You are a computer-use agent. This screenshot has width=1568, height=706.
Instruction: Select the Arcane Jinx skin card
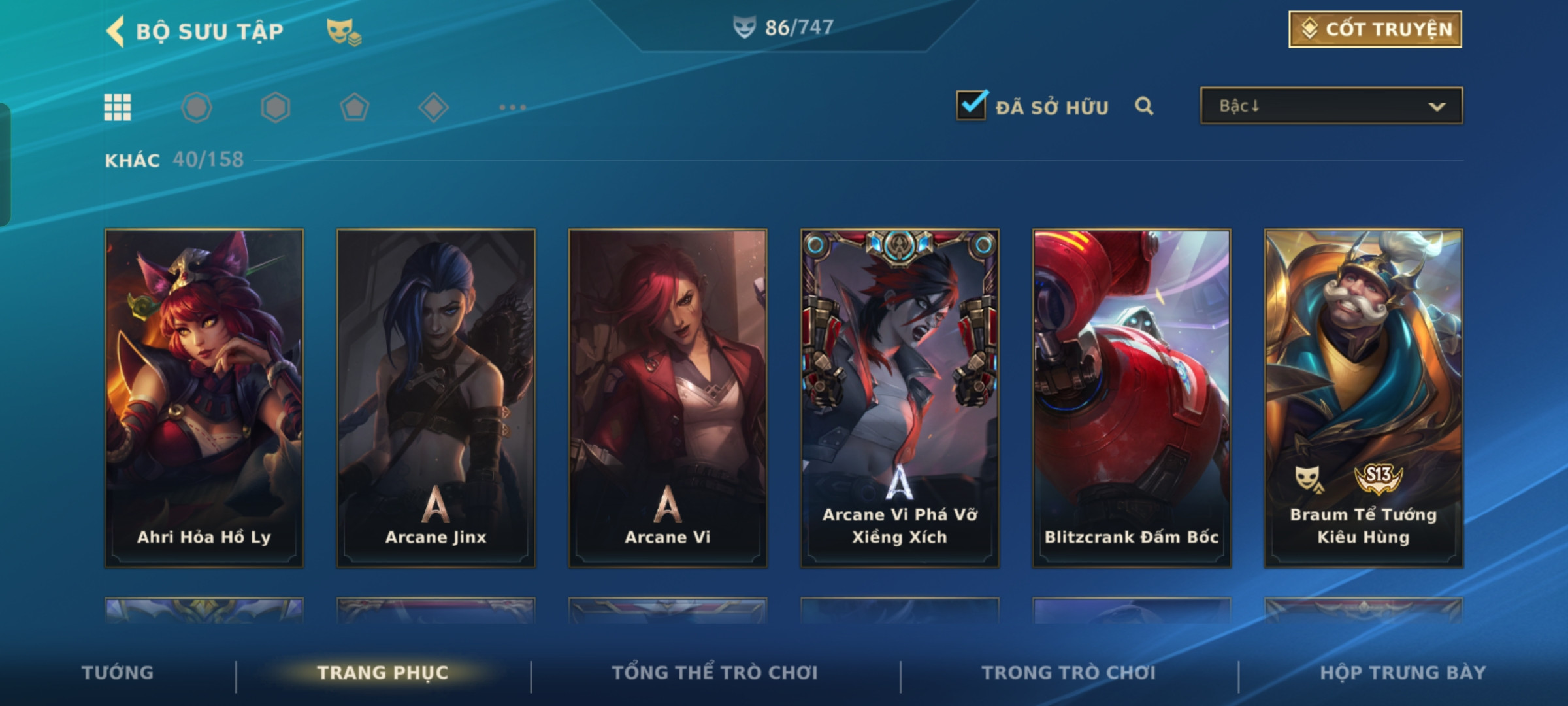(x=436, y=397)
